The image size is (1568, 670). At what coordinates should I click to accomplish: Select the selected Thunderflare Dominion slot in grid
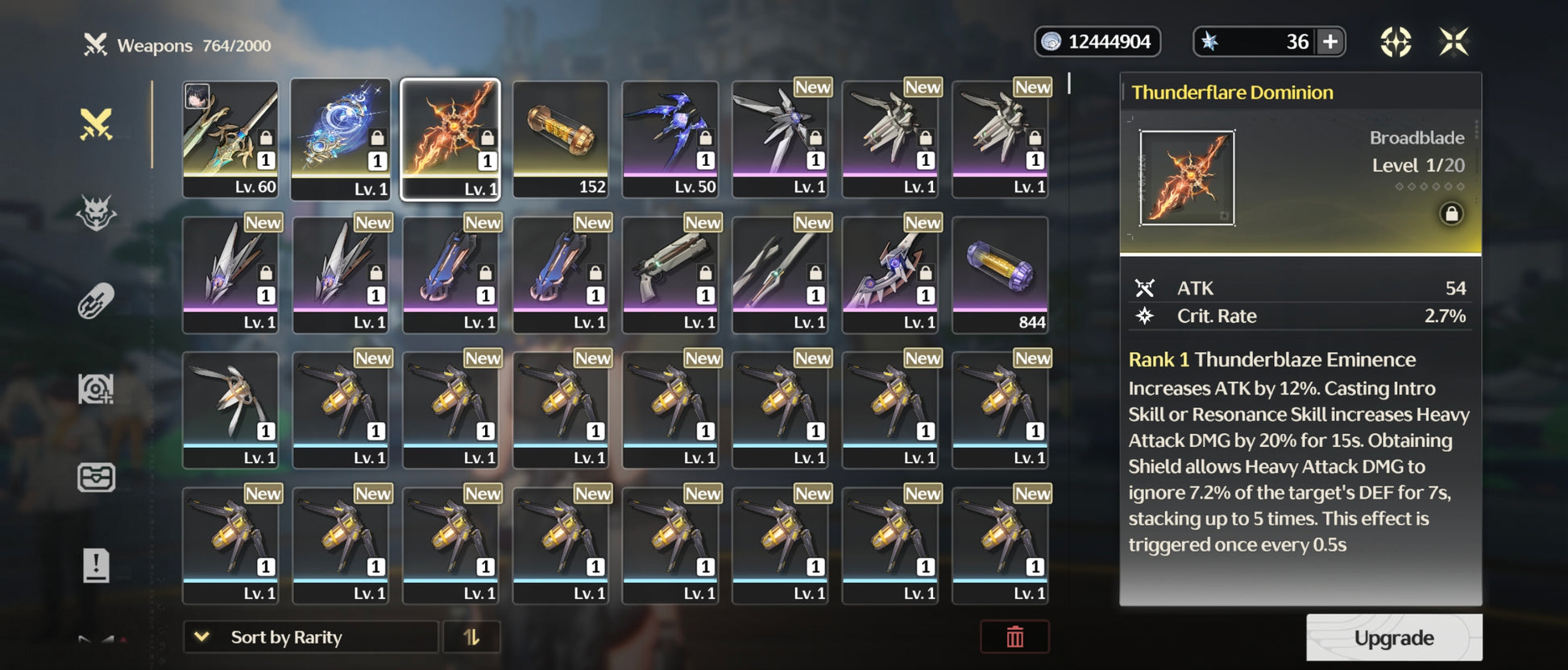point(450,139)
